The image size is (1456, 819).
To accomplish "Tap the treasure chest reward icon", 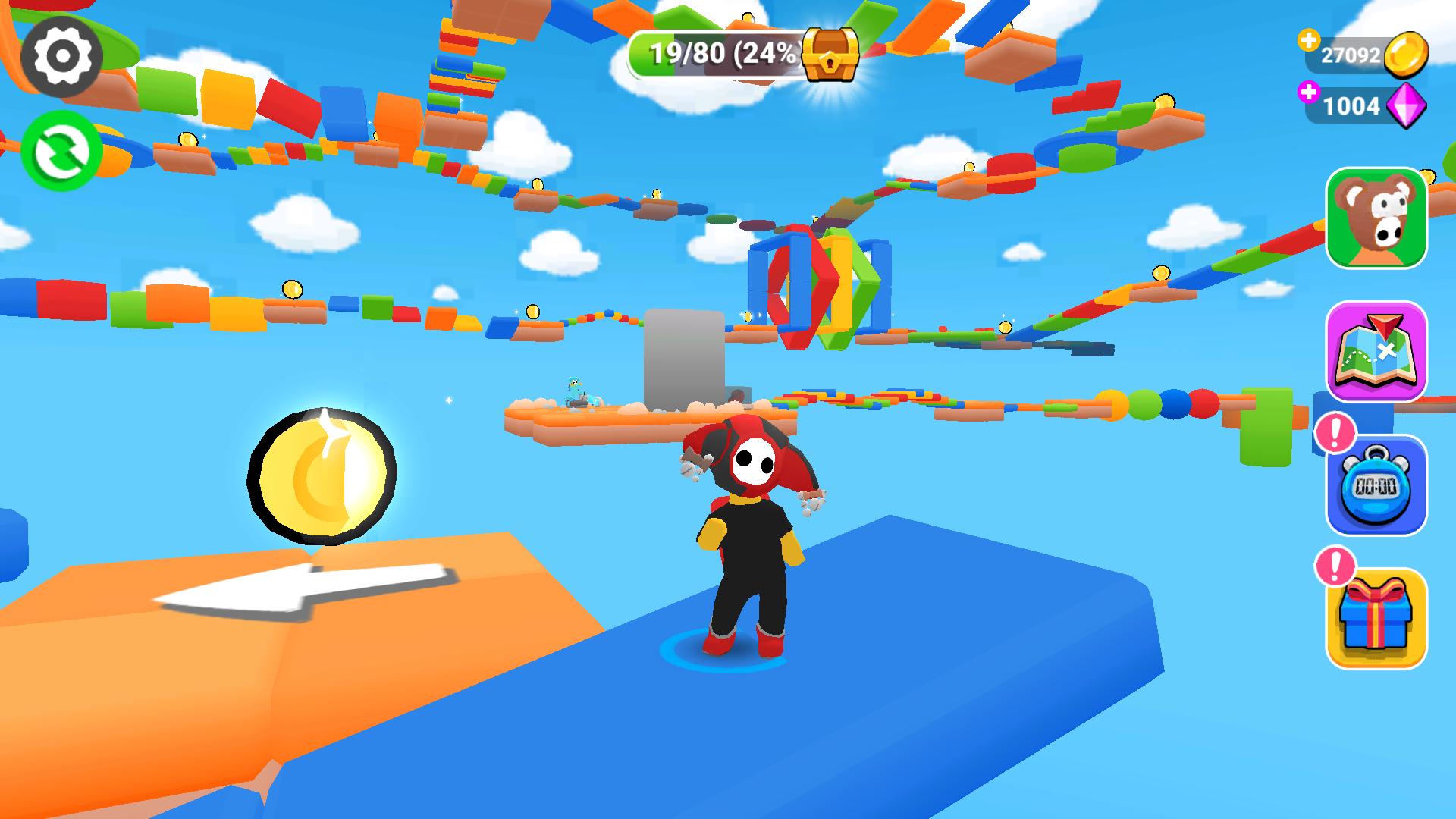I will click(x=830, y=53).
